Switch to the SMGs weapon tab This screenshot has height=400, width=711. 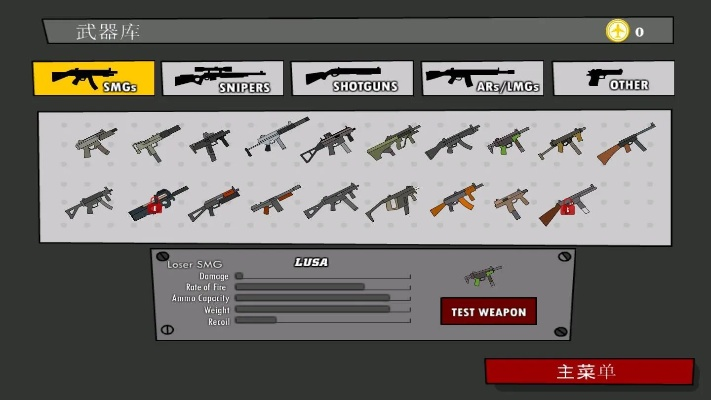click(x=94, y=78)
